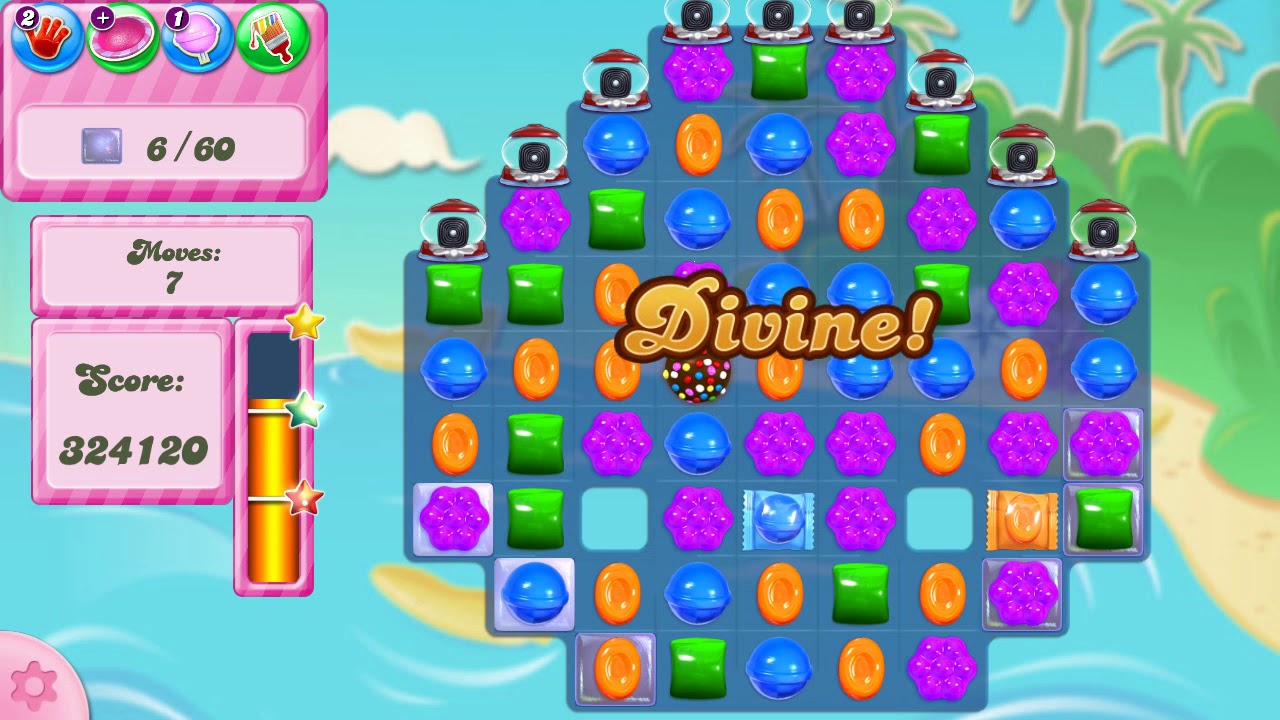The image size is (1280, 720).
Task: Tap the orange candy in the wrapper
Action: click(x=1022, y=520)
